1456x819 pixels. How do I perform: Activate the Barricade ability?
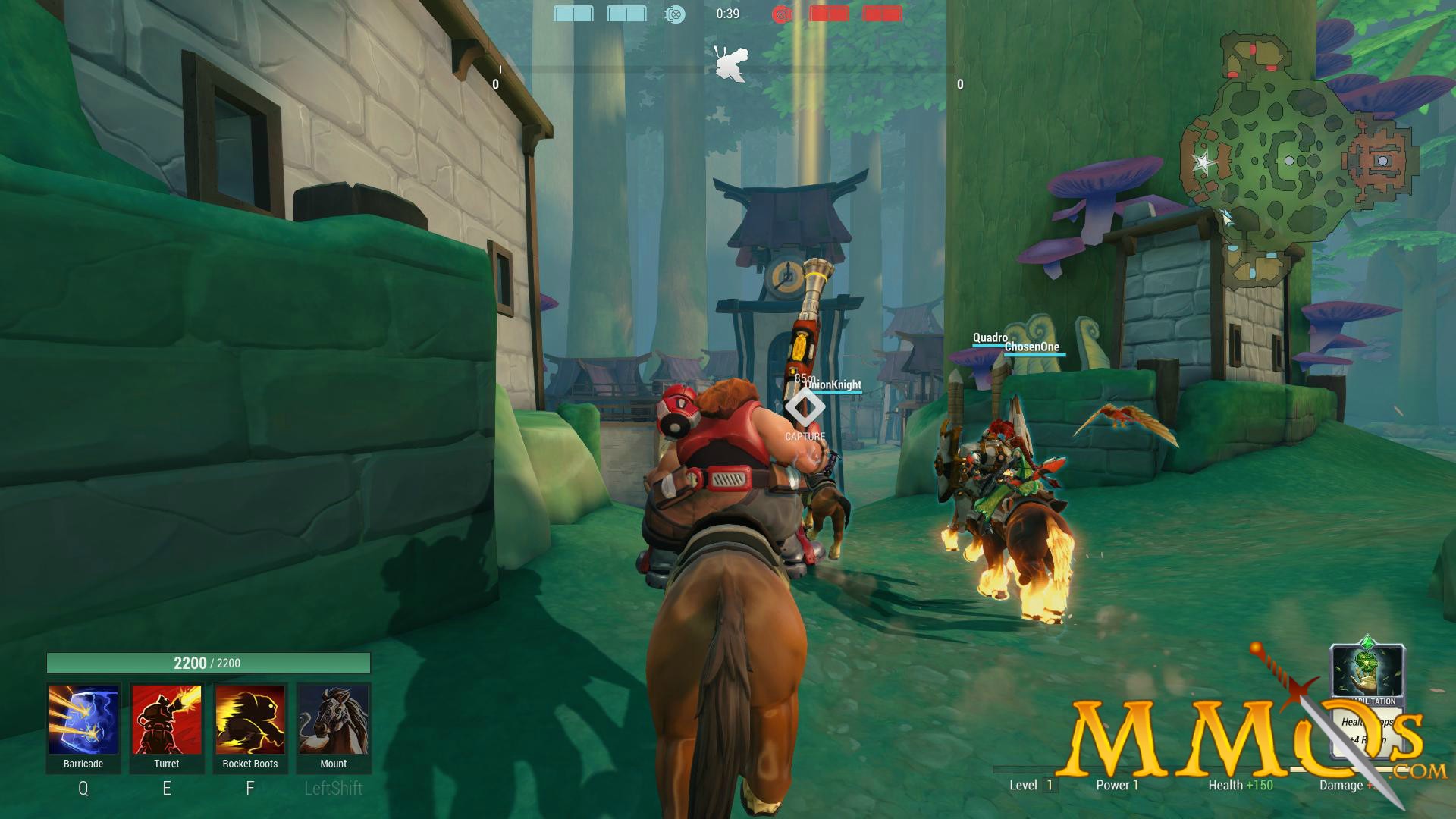pos(83,720)
